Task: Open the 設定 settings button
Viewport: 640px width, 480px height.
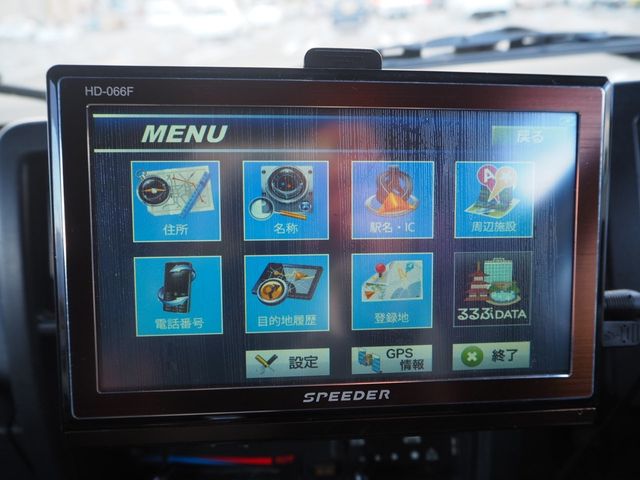Action: pos(288,362)
